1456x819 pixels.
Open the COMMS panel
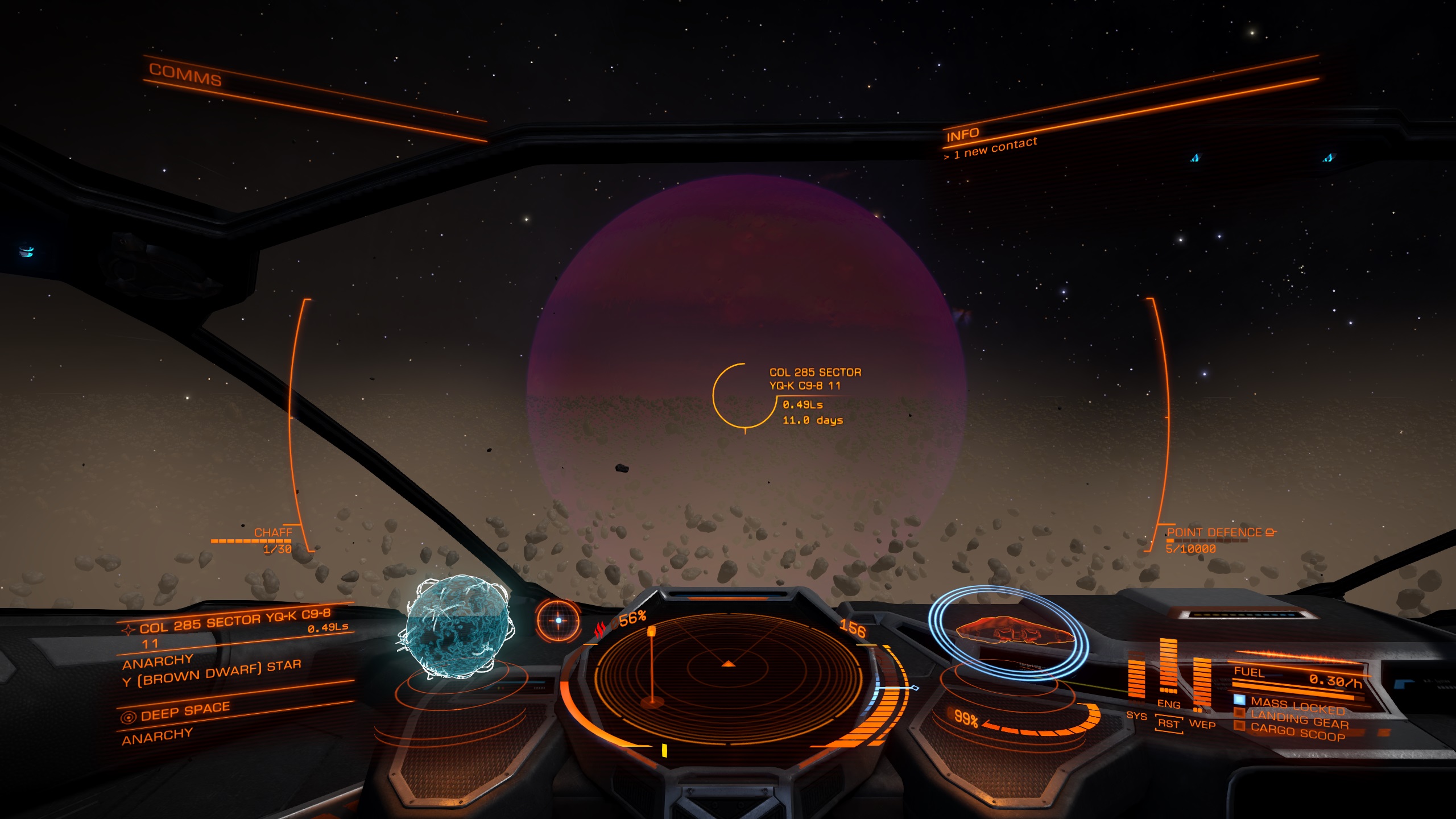pos(185,75)
